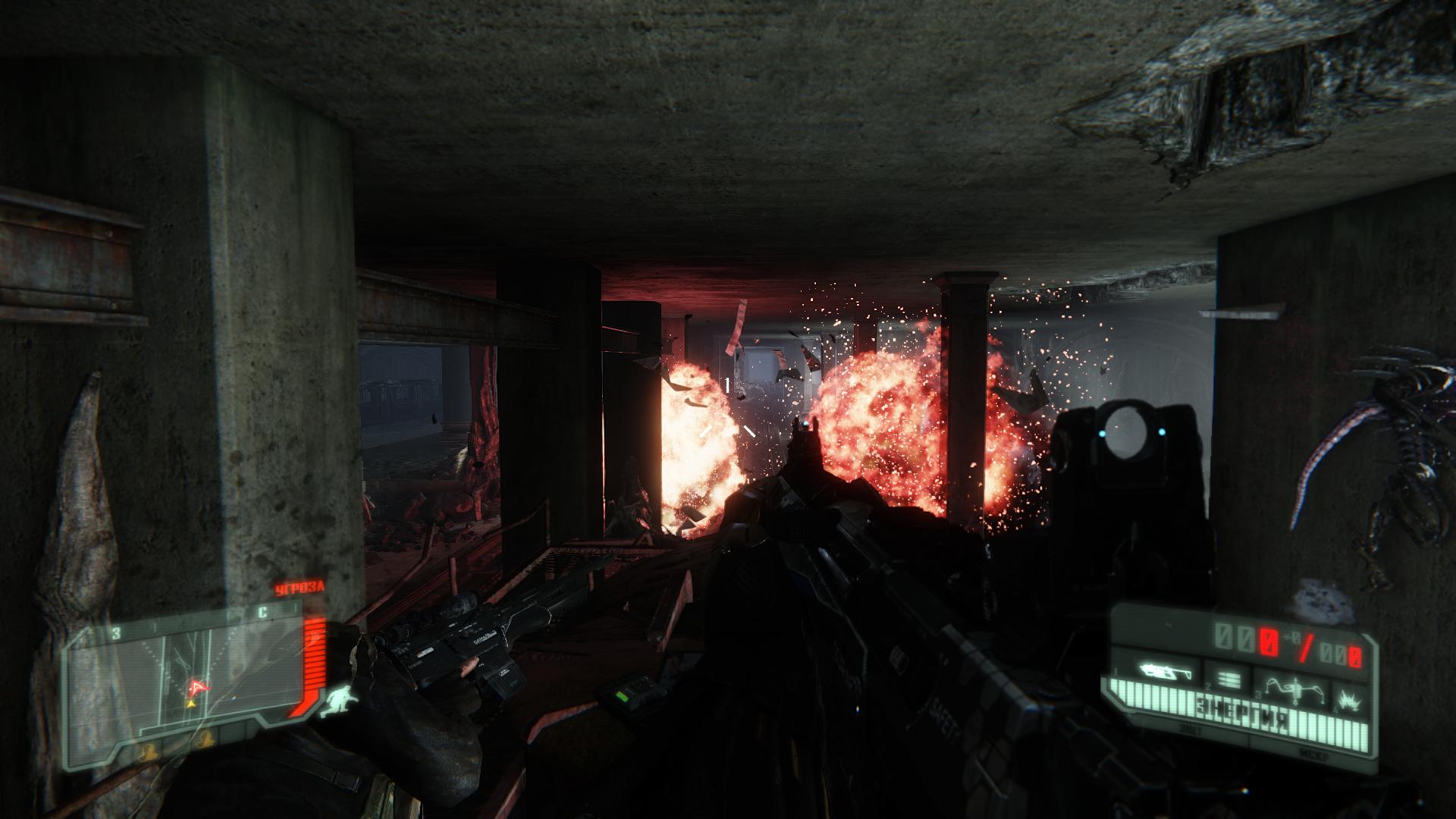This screenshot has height=819, width=1456.
Task: Select the red enemy marker on minimap
Action: tap(199, 686)
